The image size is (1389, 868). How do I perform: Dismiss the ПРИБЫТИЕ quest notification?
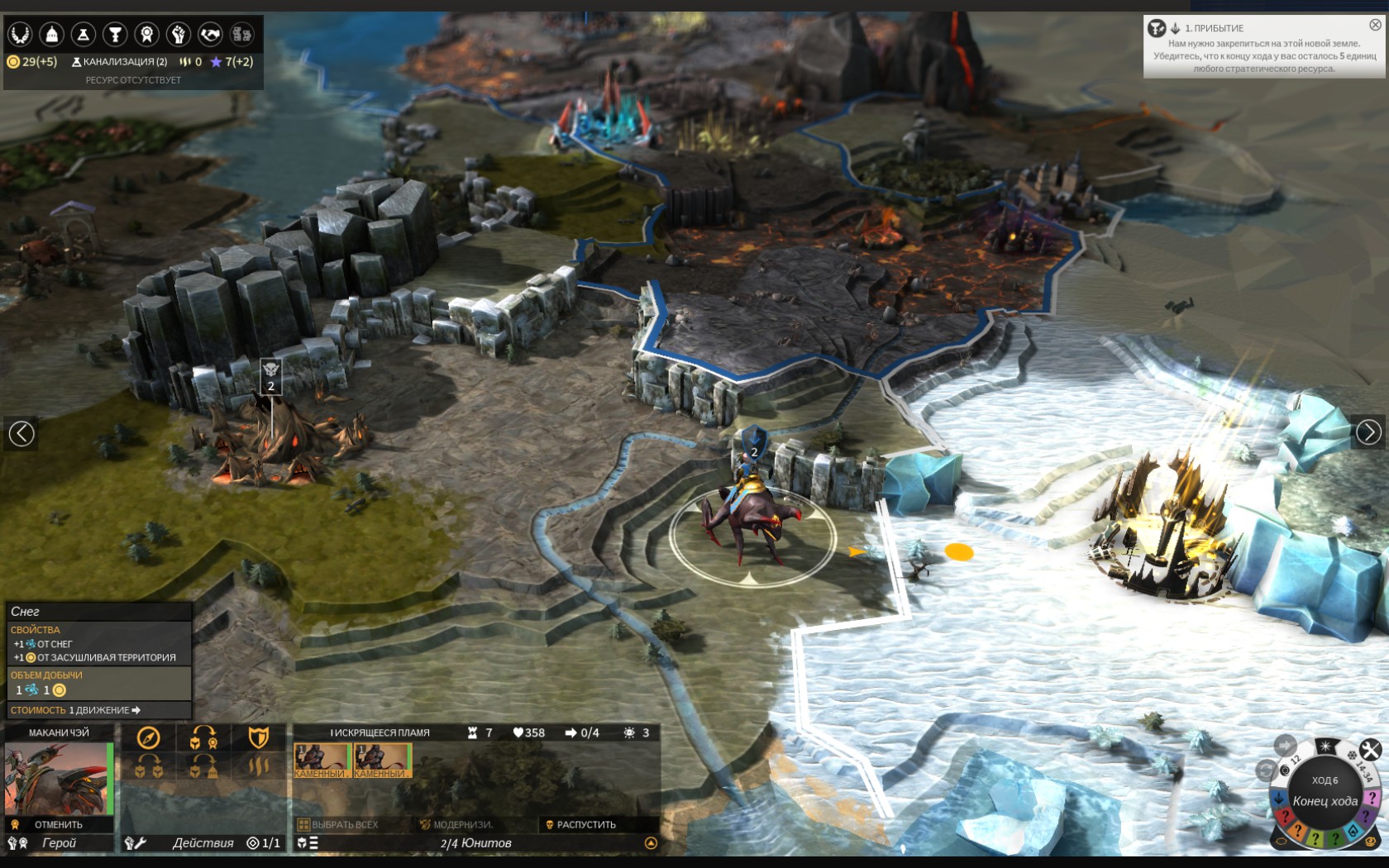click(1374, 24)
